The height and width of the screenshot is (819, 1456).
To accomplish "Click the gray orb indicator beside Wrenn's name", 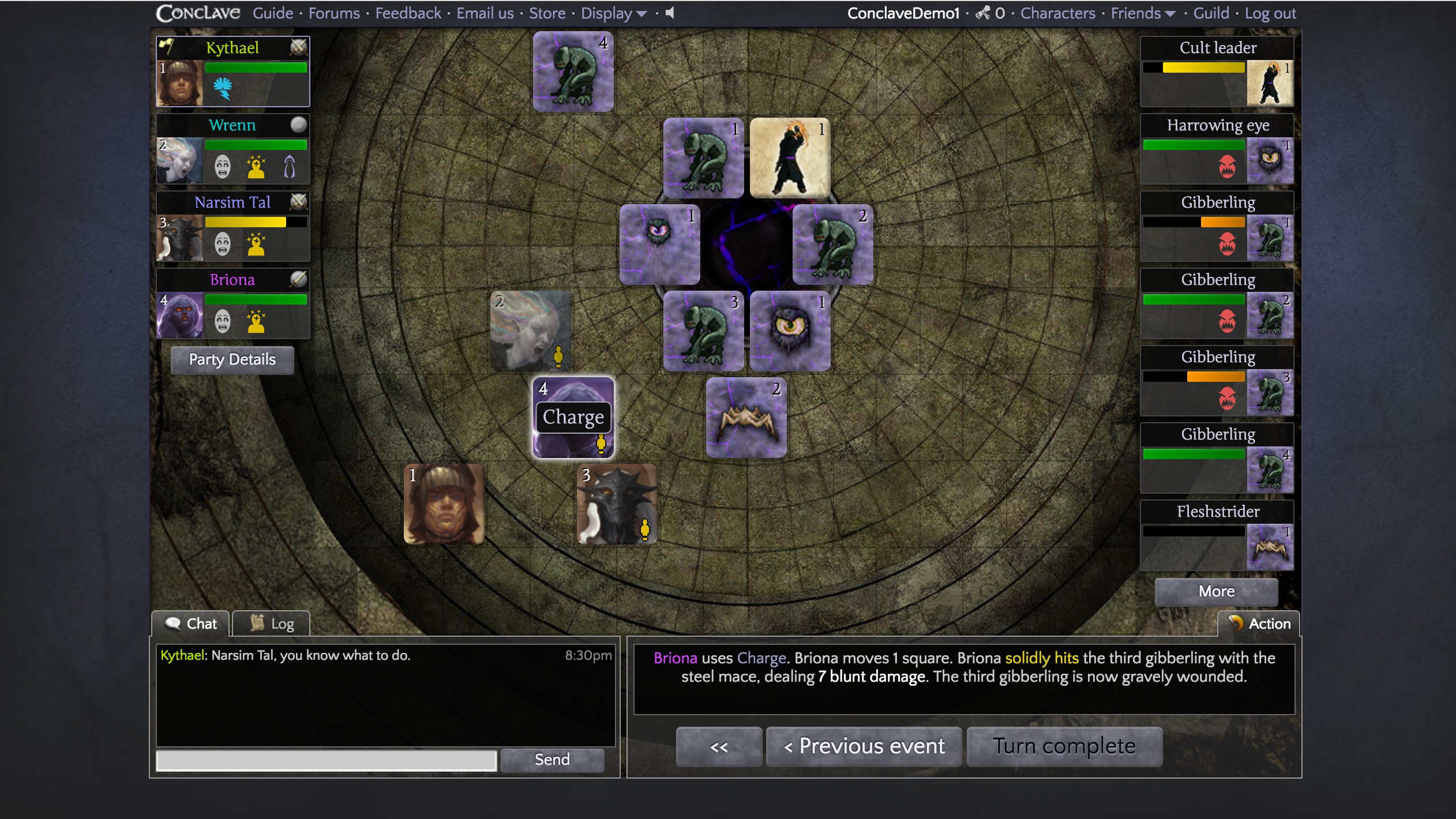I will [298, 124].
